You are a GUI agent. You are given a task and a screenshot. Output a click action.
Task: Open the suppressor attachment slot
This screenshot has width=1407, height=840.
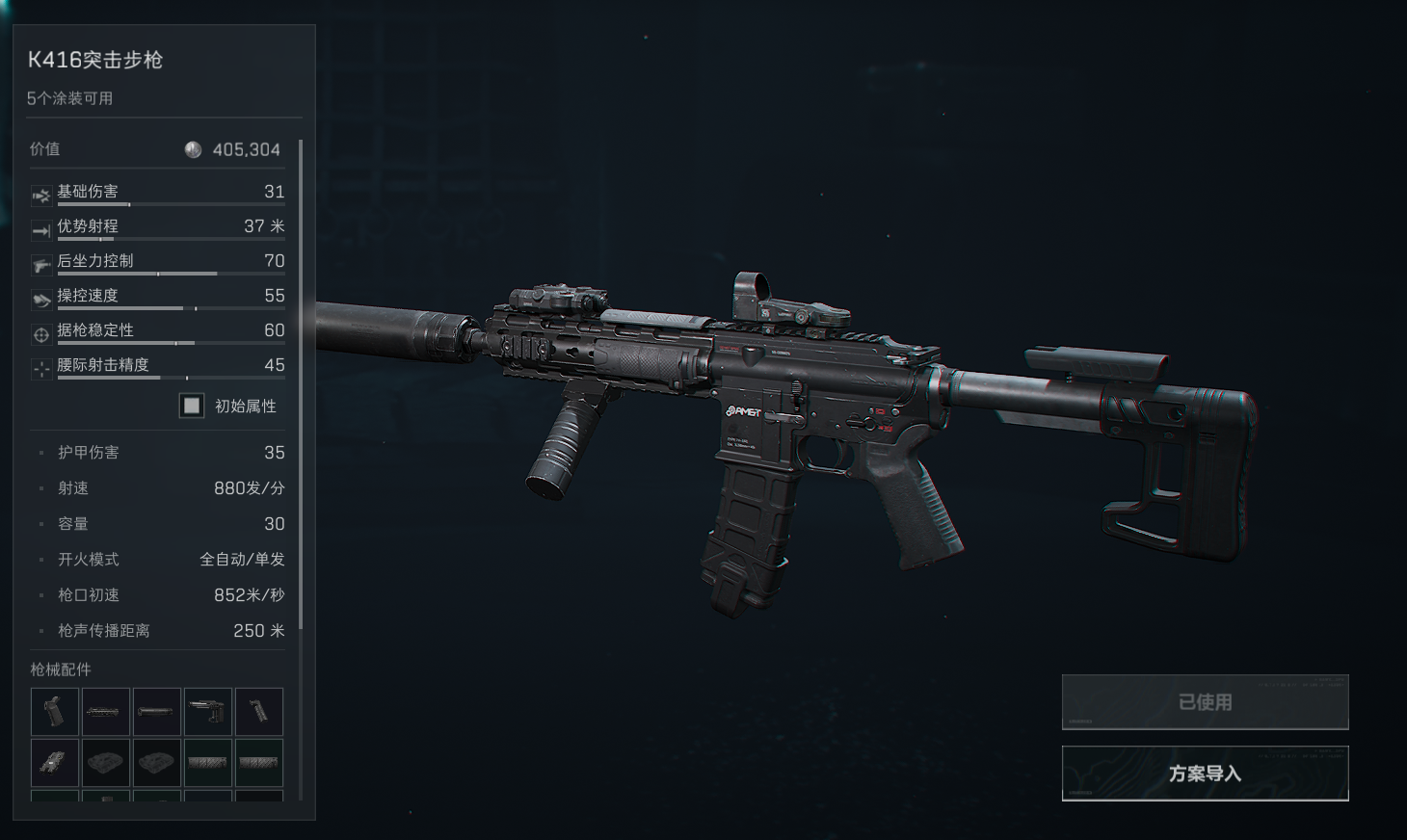(x=157, y=712)
